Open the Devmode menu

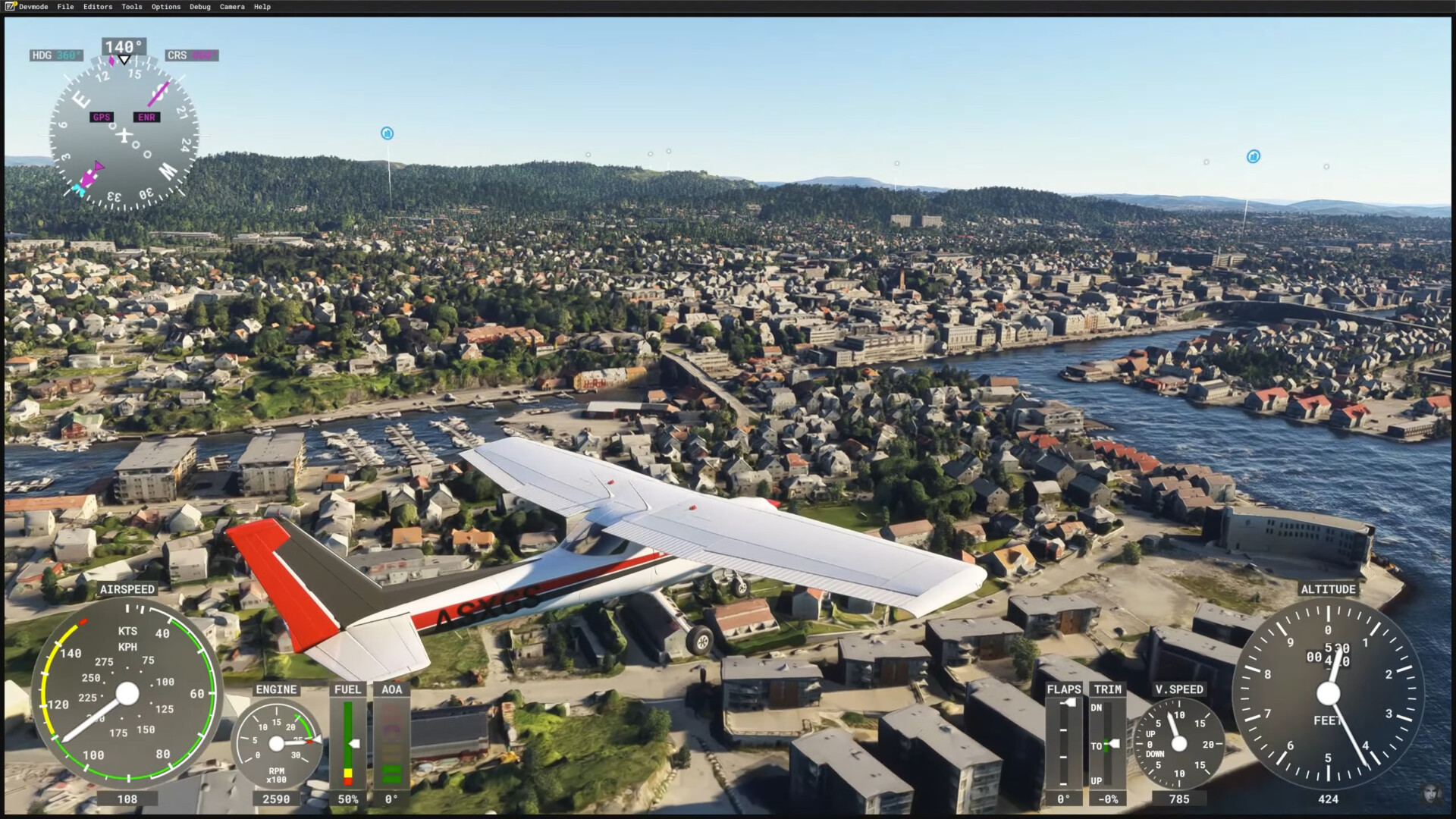33,7
